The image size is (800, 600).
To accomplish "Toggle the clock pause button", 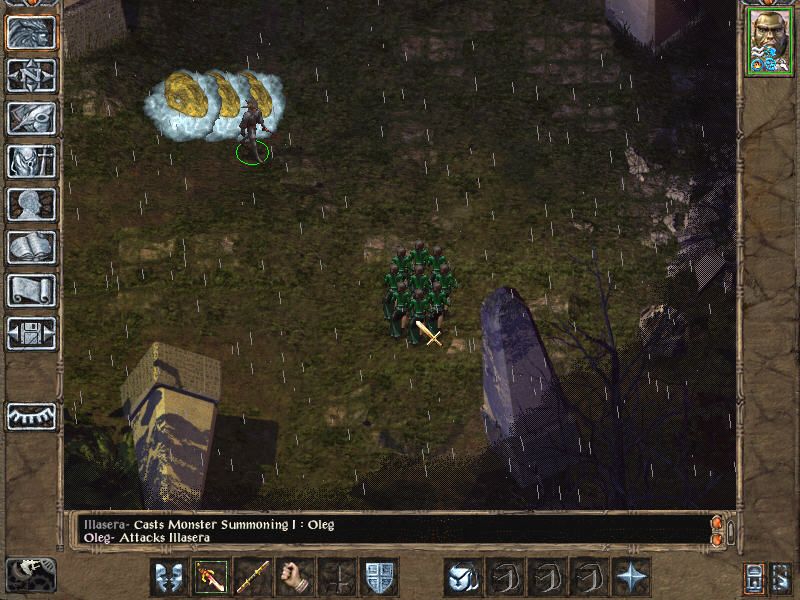I will [x=30, y=574].
